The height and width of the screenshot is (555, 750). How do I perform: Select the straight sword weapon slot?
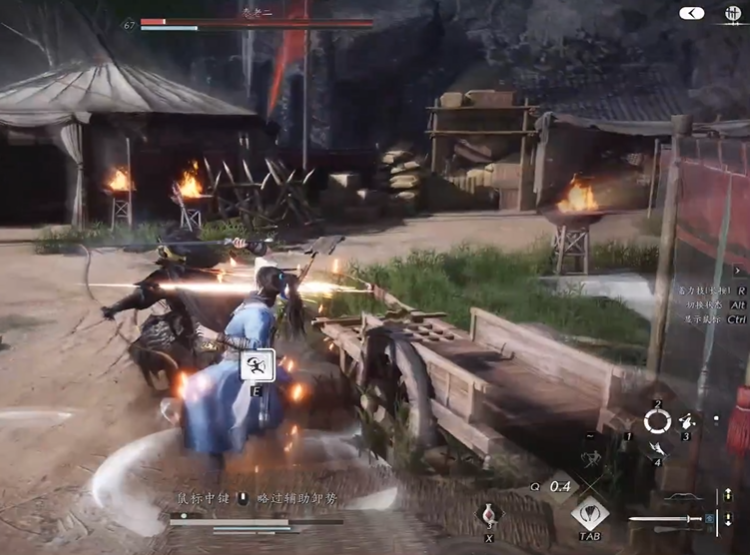[x=664, y=519]
